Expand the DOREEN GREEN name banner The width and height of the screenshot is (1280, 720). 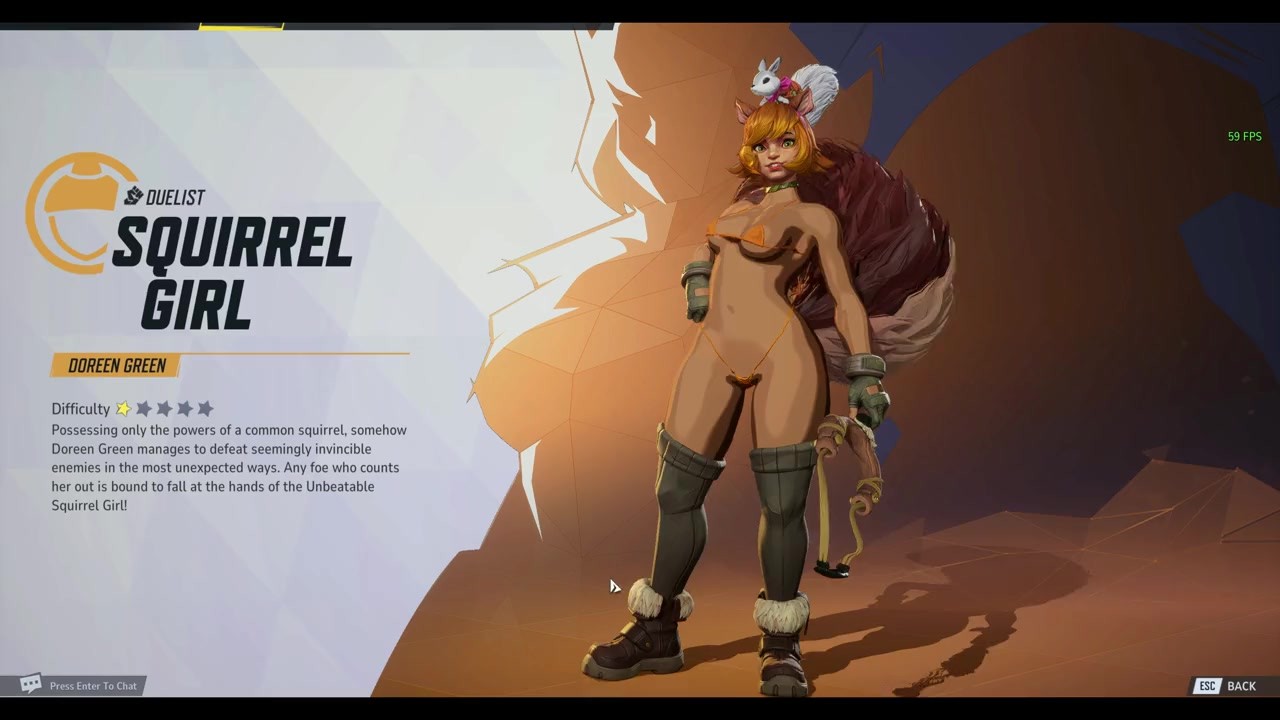[117, 365]
